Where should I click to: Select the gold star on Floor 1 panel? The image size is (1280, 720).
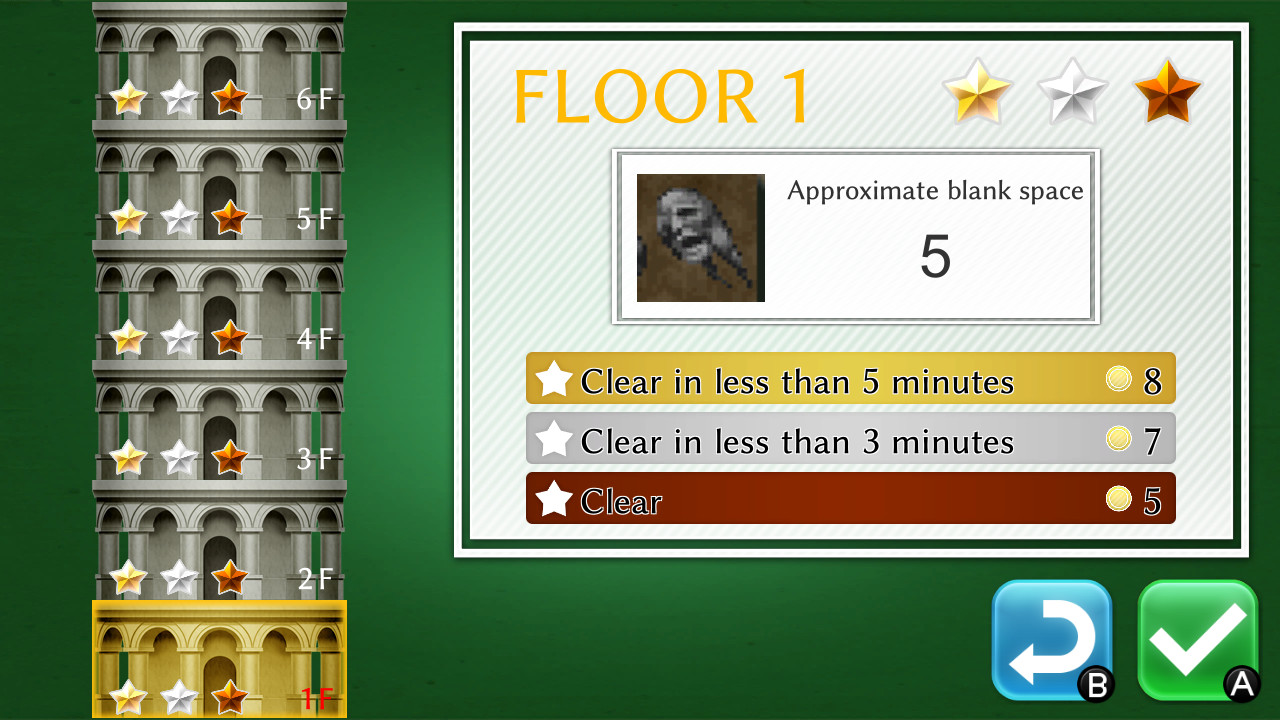point(977,95)
